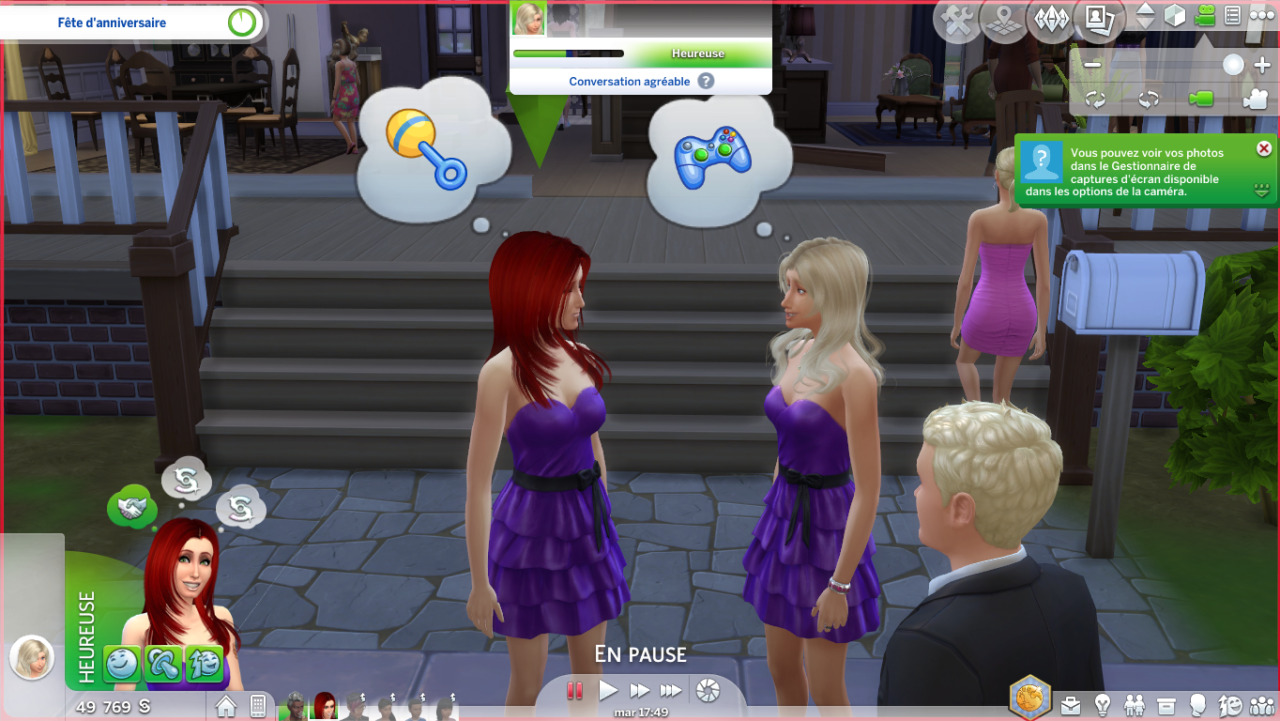The height and width of the screenshot is (721, 1280).
Task: Click the camera zoom-in plus button
Action: pyautogui.click(x=1261, y=66)
